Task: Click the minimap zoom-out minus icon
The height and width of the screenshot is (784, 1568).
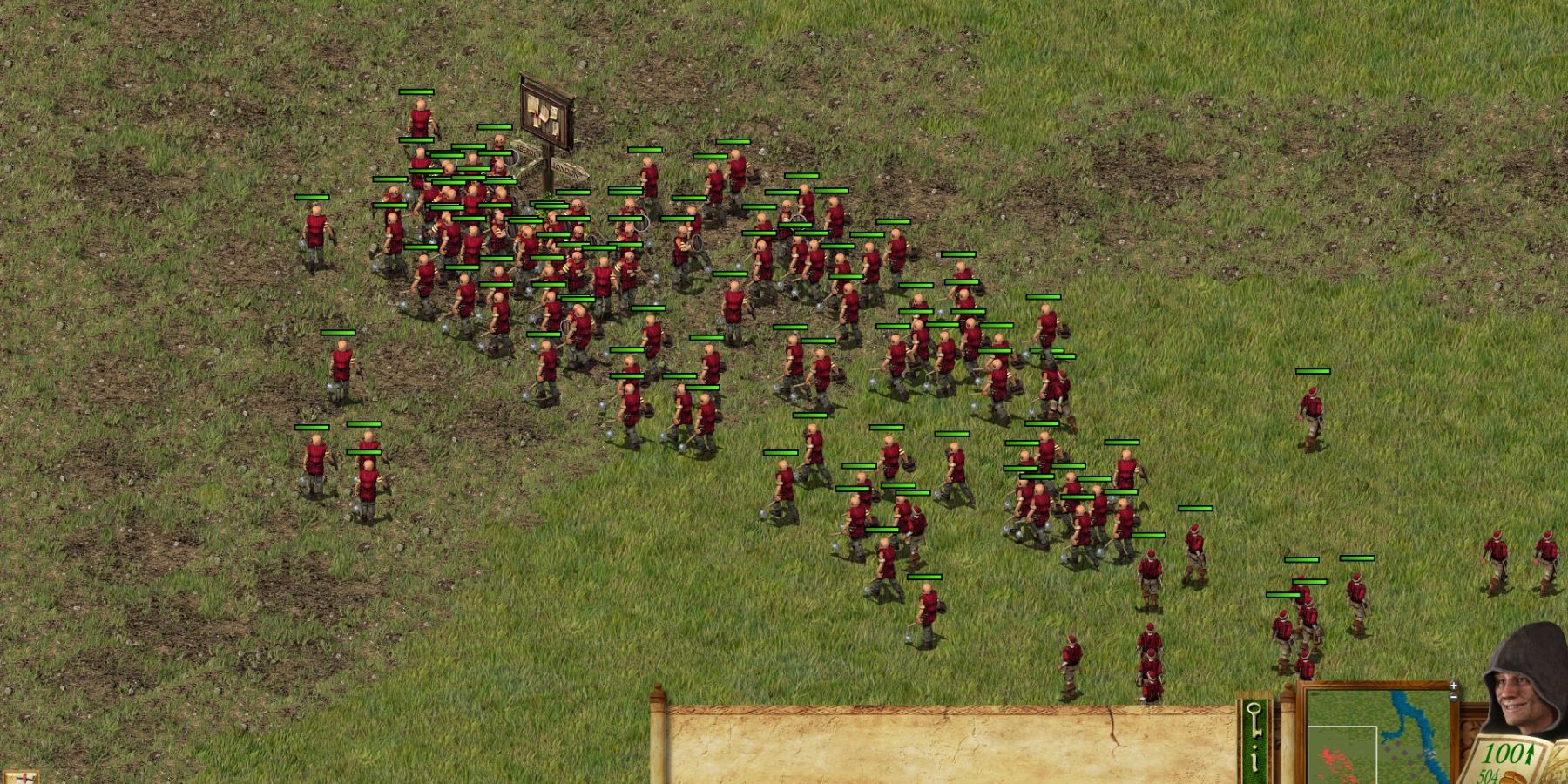Action: [x=1454, y=697]
